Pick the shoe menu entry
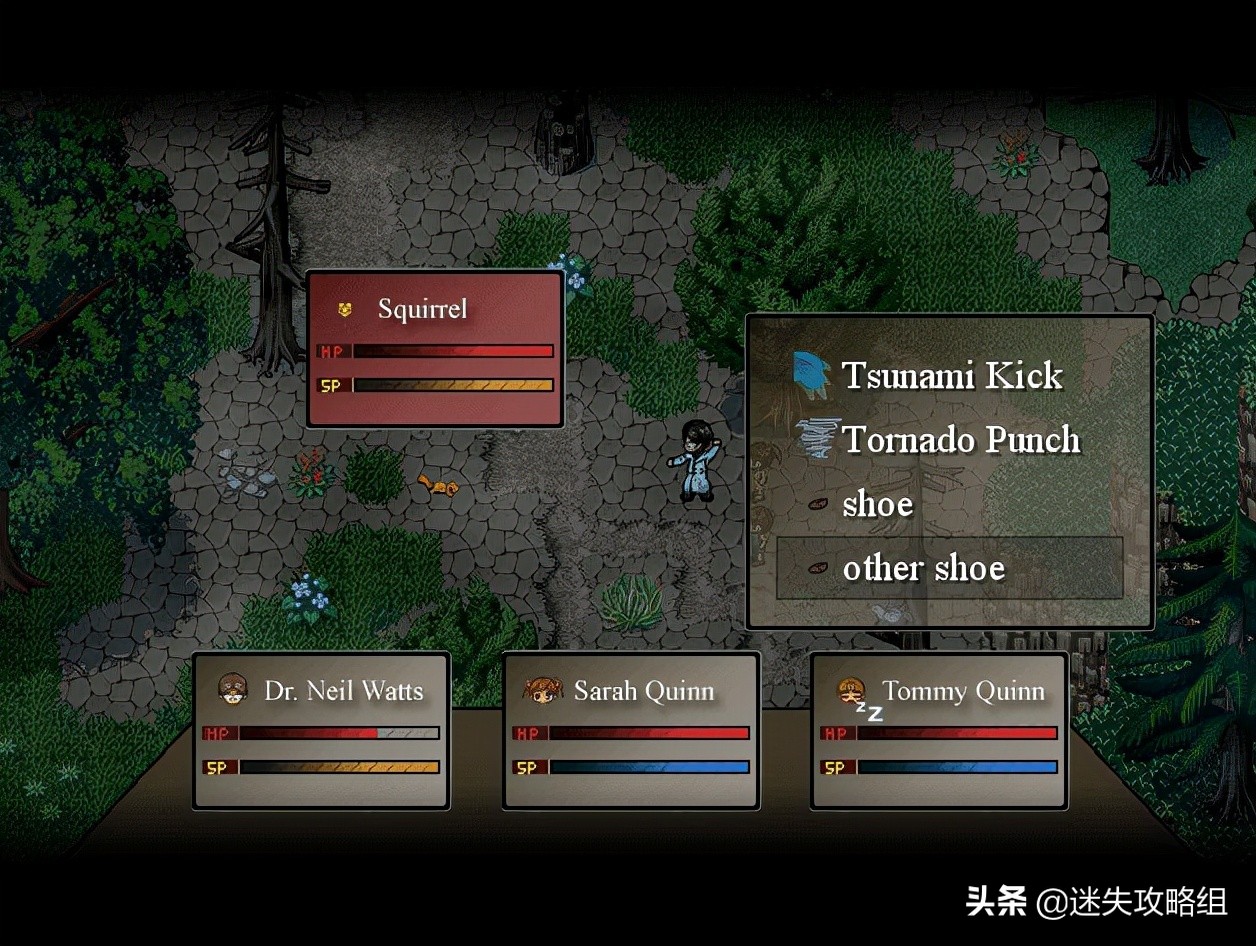The image size is (1256, 946). pos(877,504)
